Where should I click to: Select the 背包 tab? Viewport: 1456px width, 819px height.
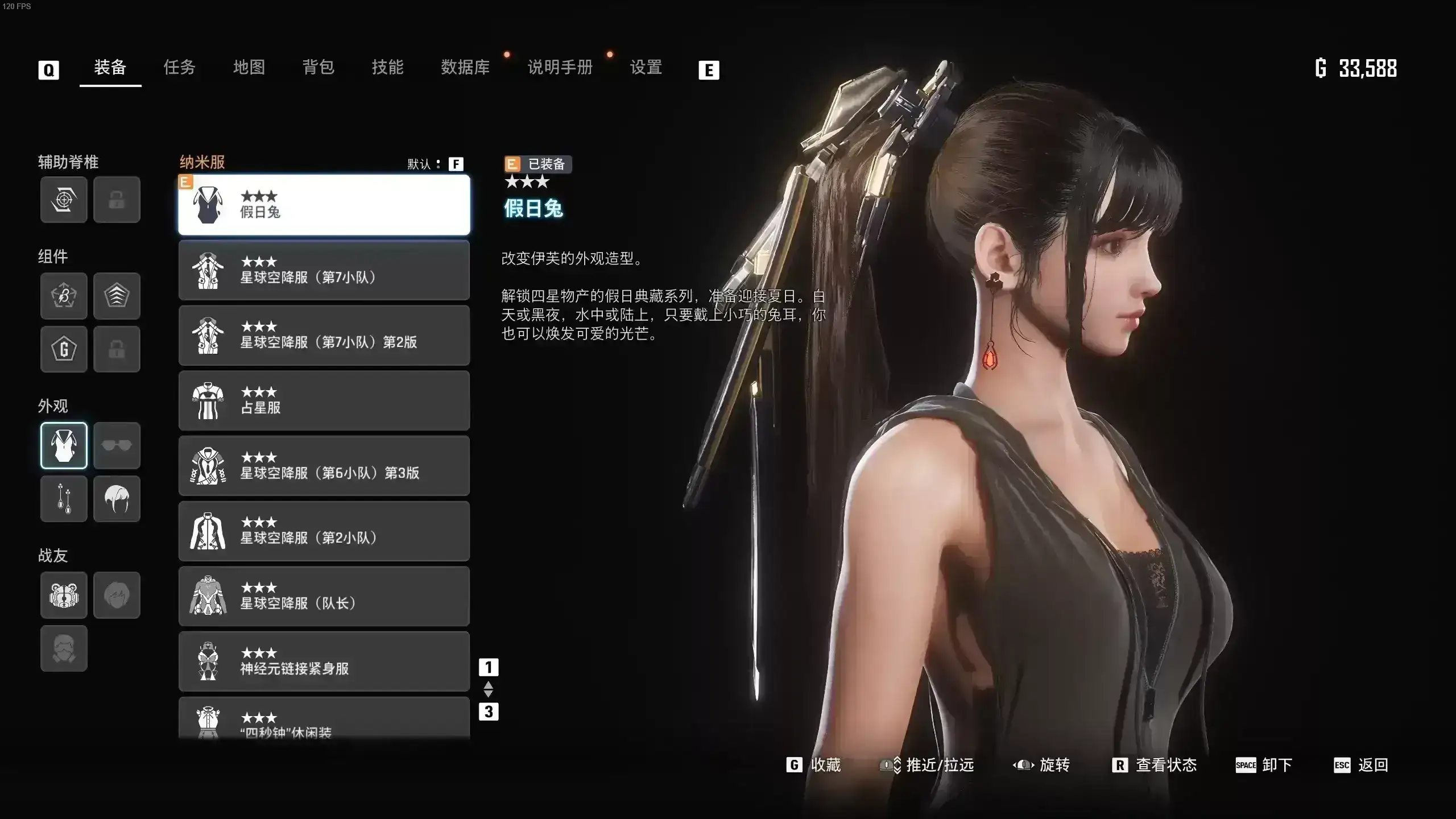[x=318, y=68]
